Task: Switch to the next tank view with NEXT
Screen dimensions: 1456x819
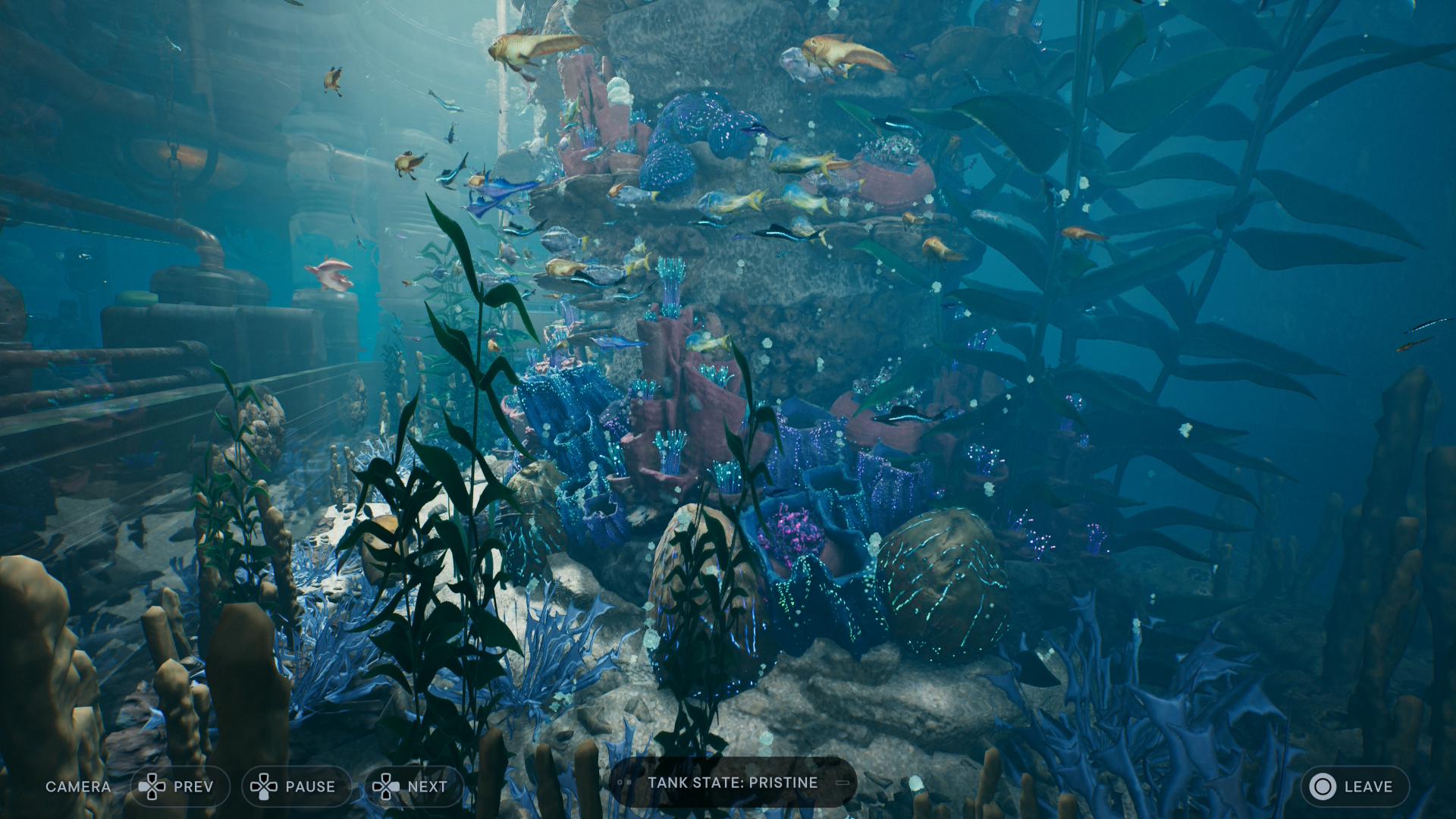Action: tap(413, 786)
